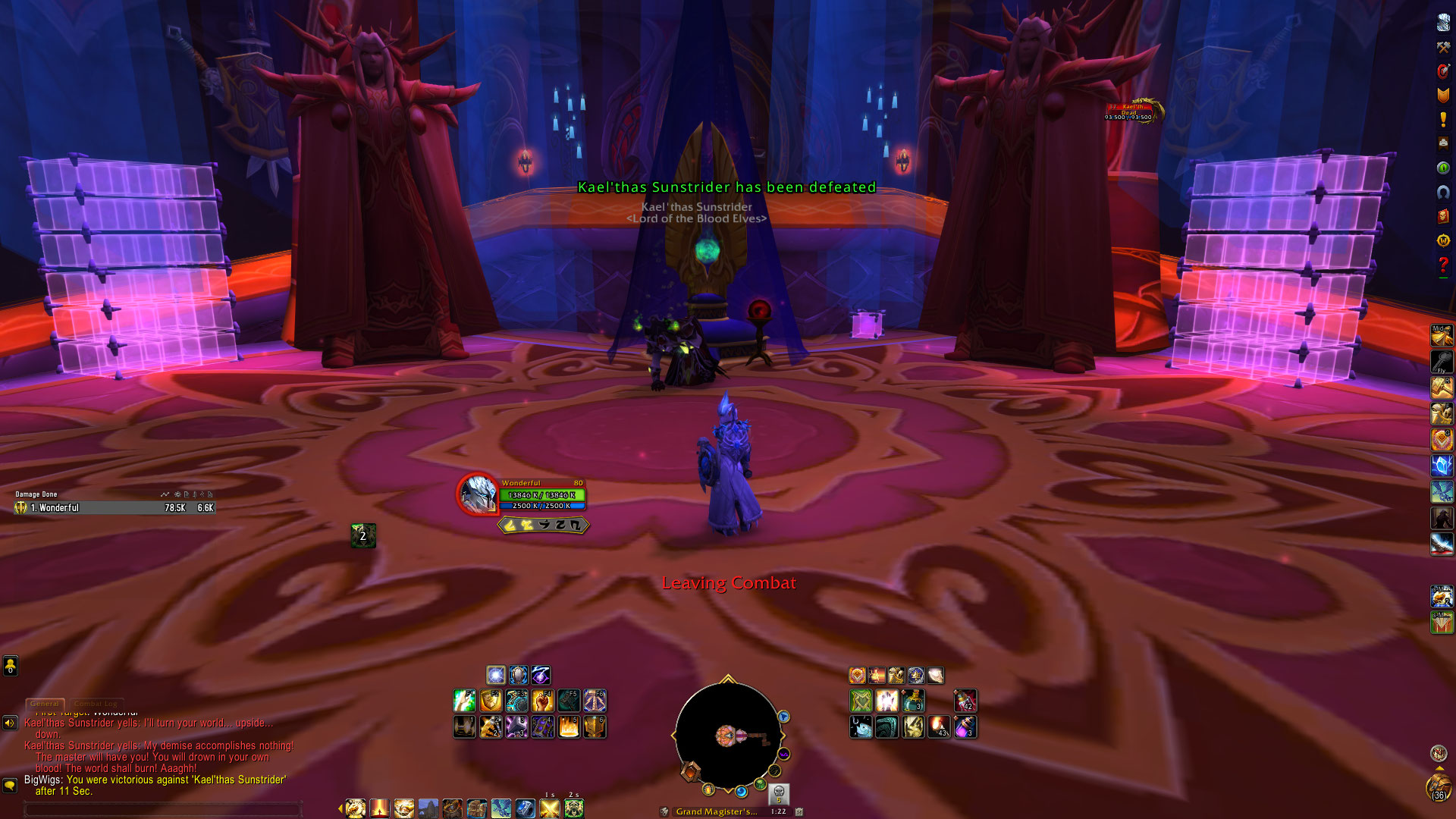The image size is (1456, 819).
Task: Open the Combat Log chat tab
Action: tap(96, 704)
